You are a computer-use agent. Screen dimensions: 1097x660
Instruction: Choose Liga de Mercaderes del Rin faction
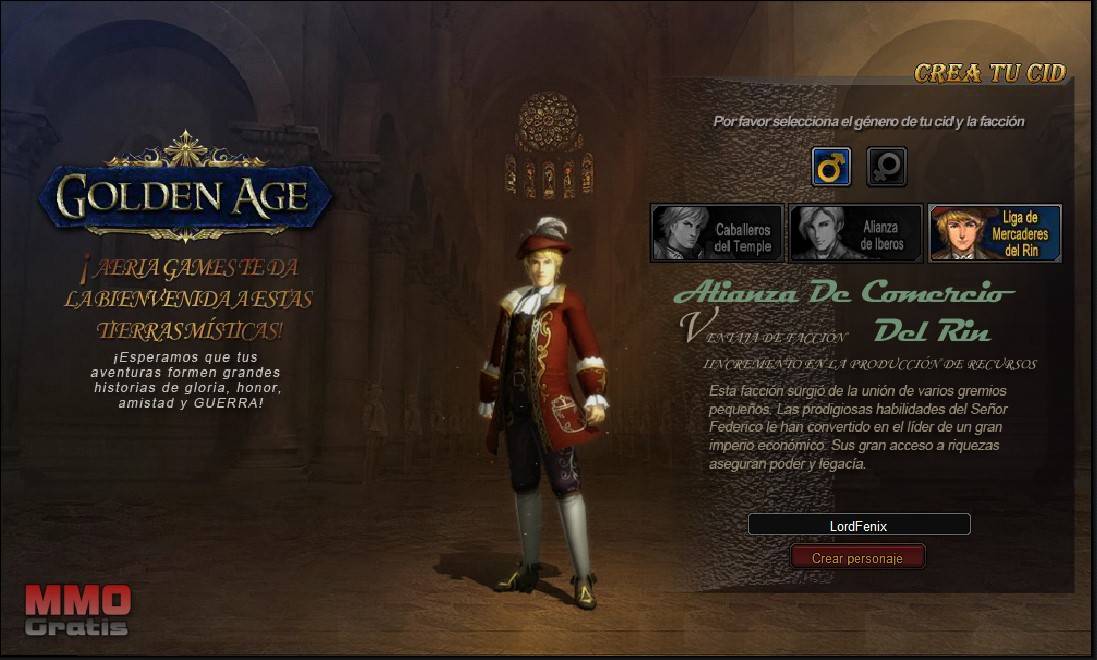[994, 234]
